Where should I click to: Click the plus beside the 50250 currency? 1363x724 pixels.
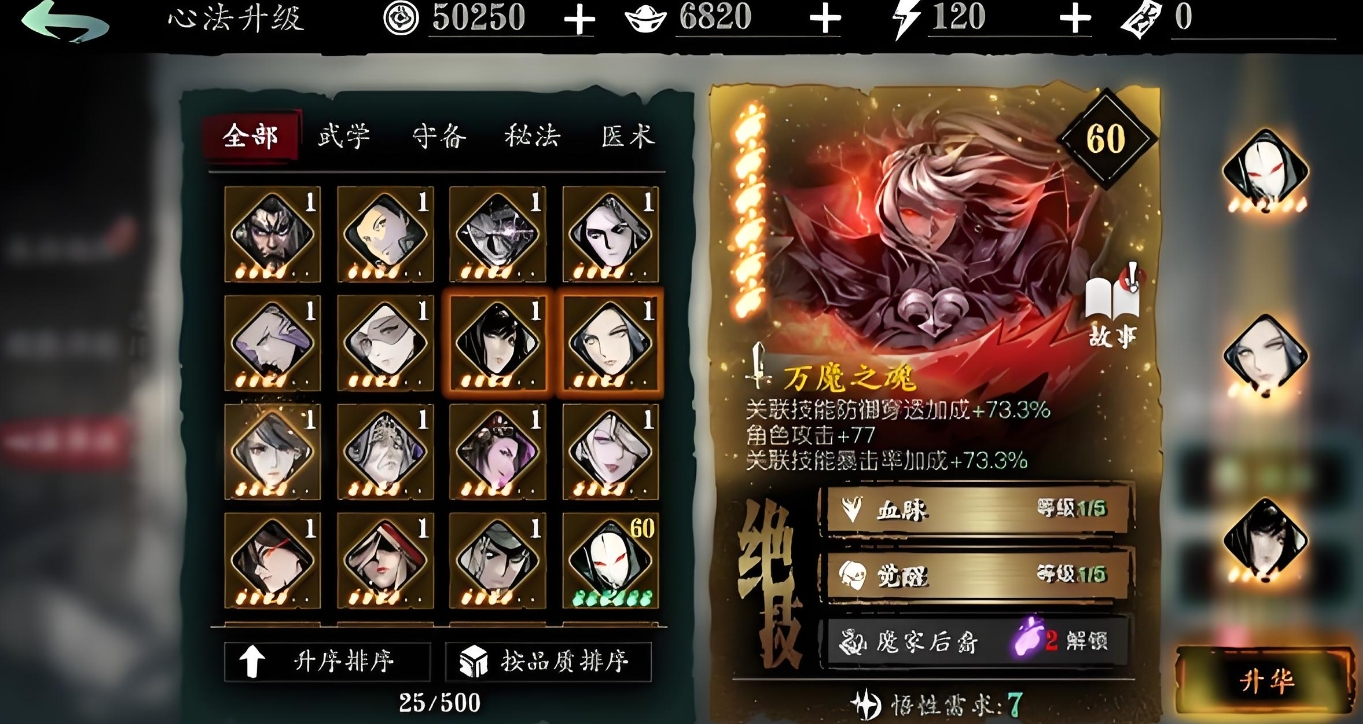(577, 17)
